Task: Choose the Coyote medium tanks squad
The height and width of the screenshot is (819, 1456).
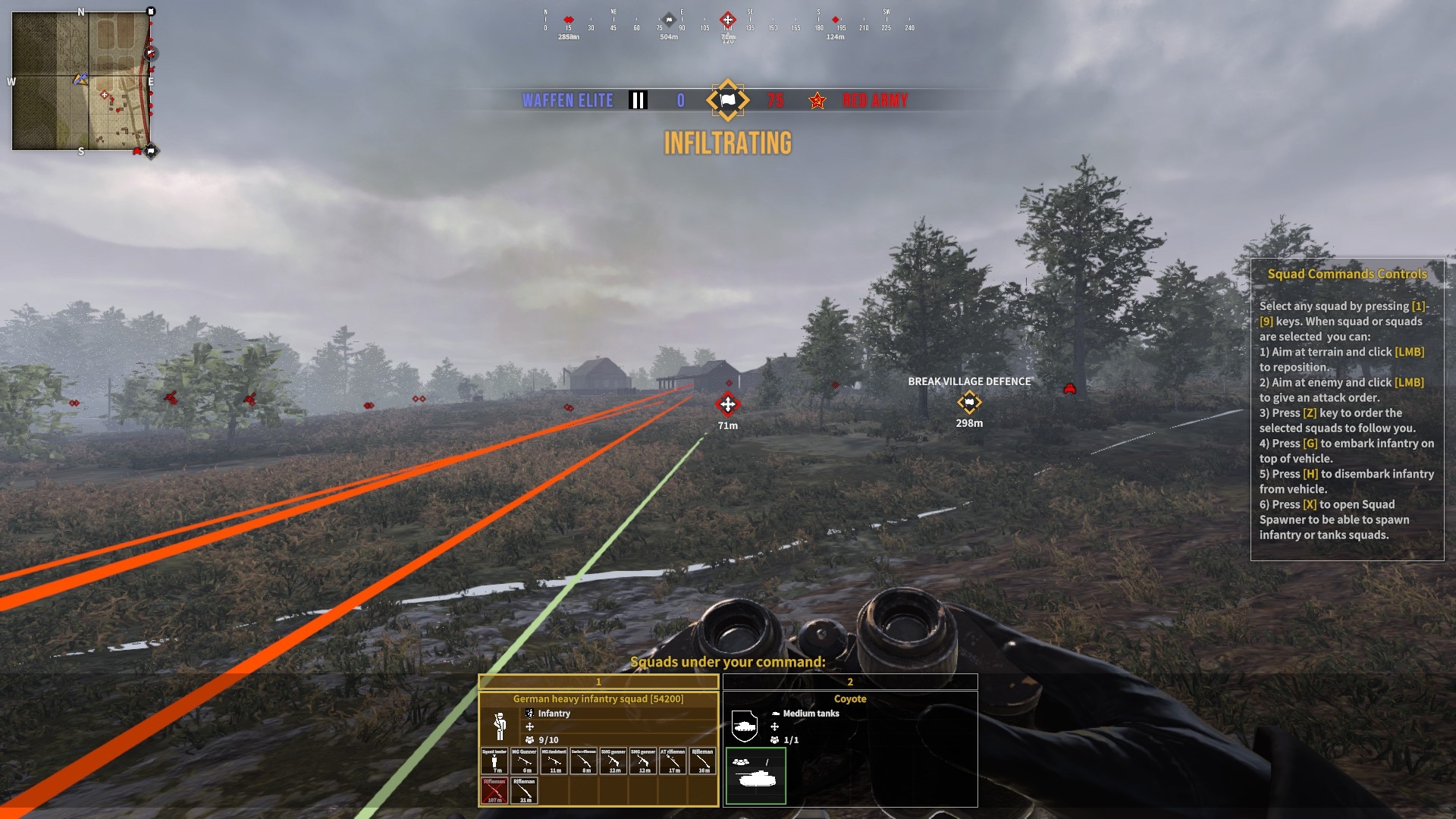Action: pyautogui.click(x=850, y=699)
